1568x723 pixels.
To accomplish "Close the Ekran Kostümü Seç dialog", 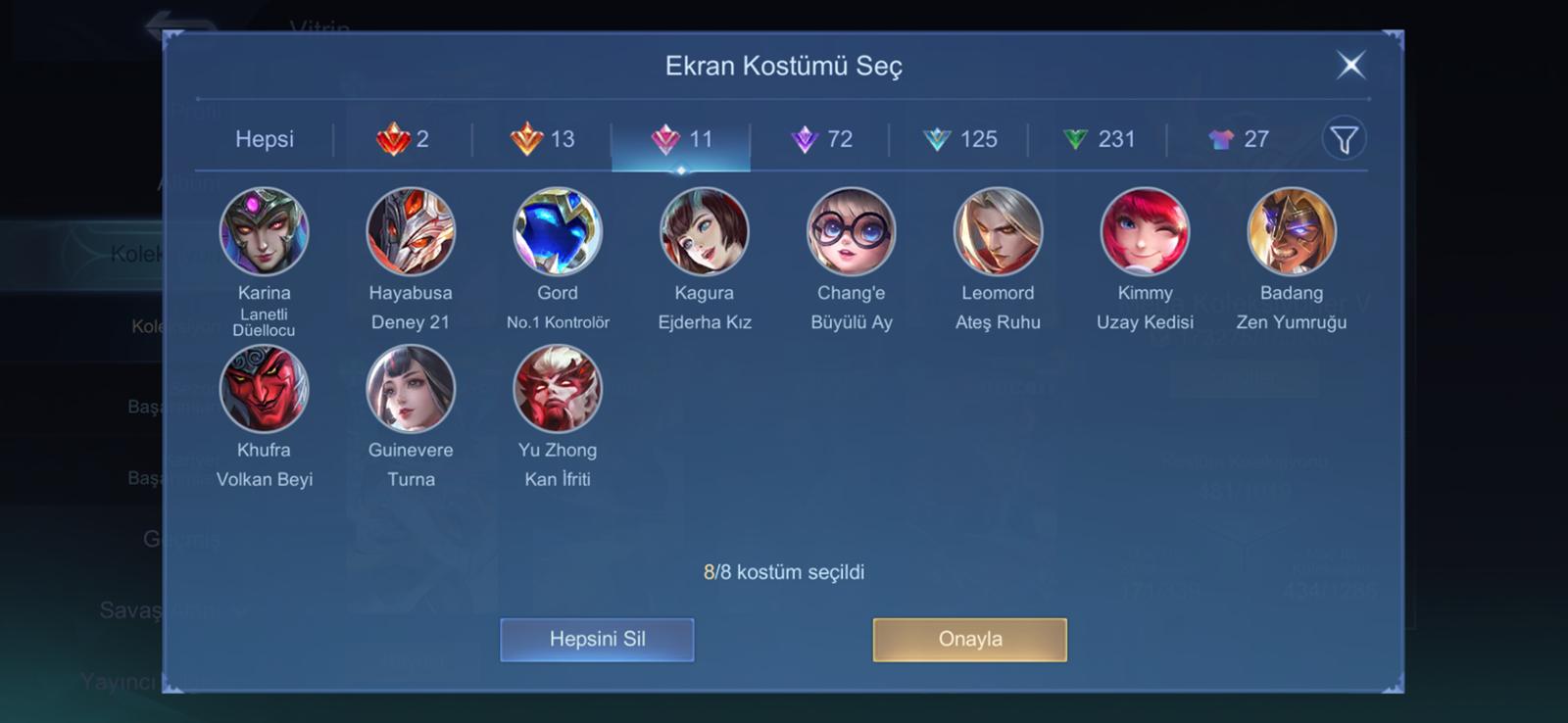I will click(1350, 66).
